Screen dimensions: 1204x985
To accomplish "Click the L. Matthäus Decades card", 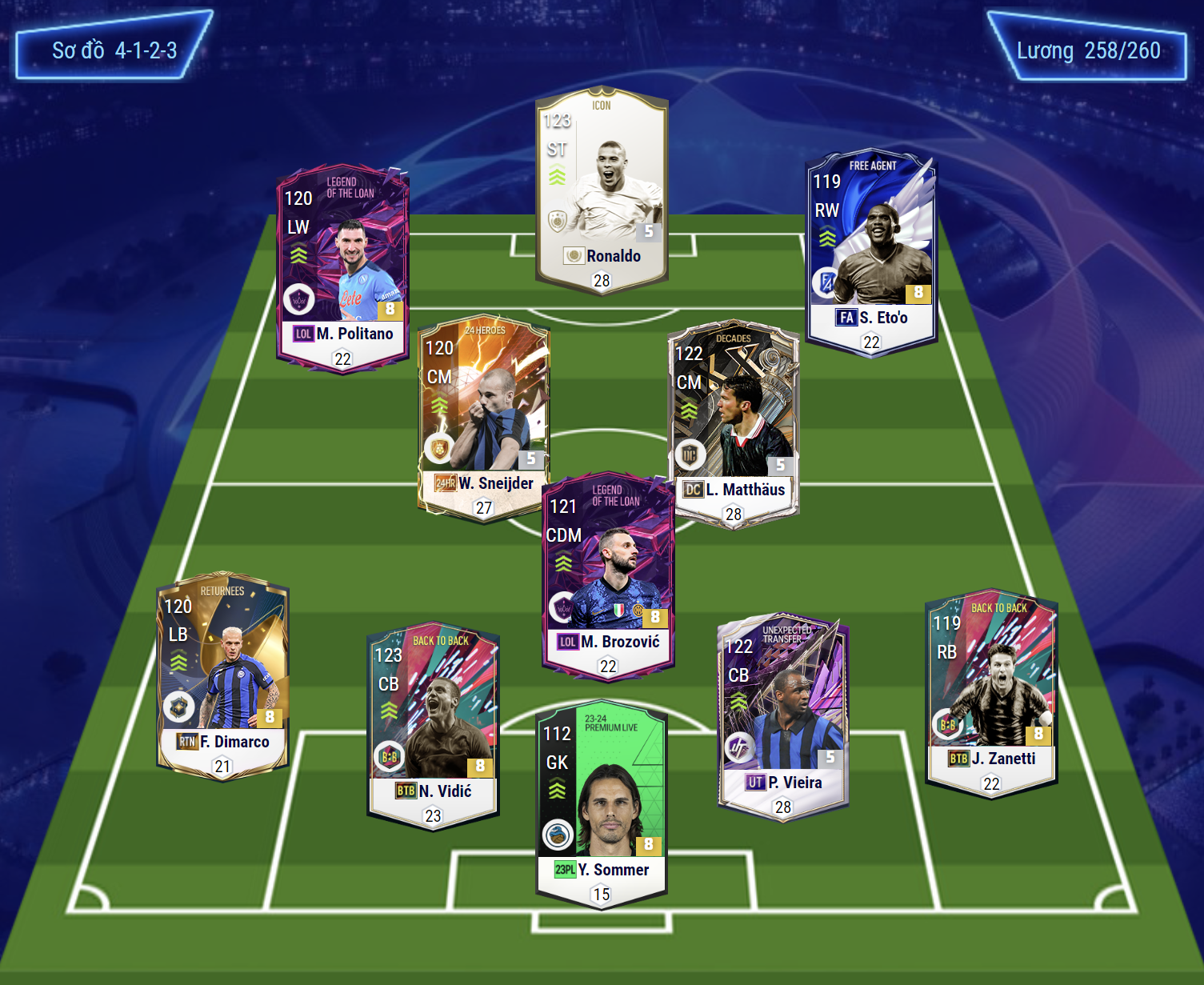I will 734,420.
